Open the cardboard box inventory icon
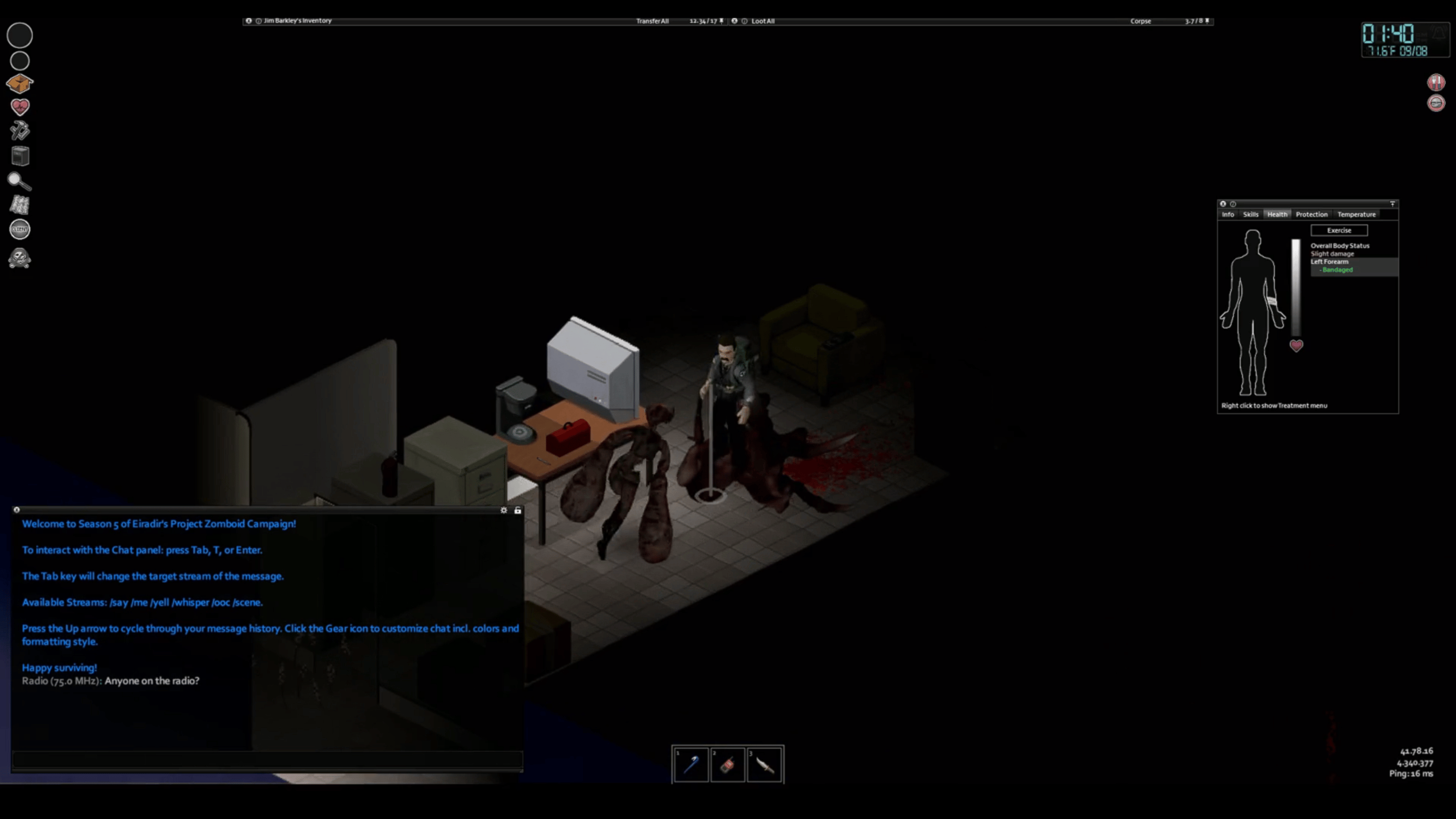 click(20, 83)
